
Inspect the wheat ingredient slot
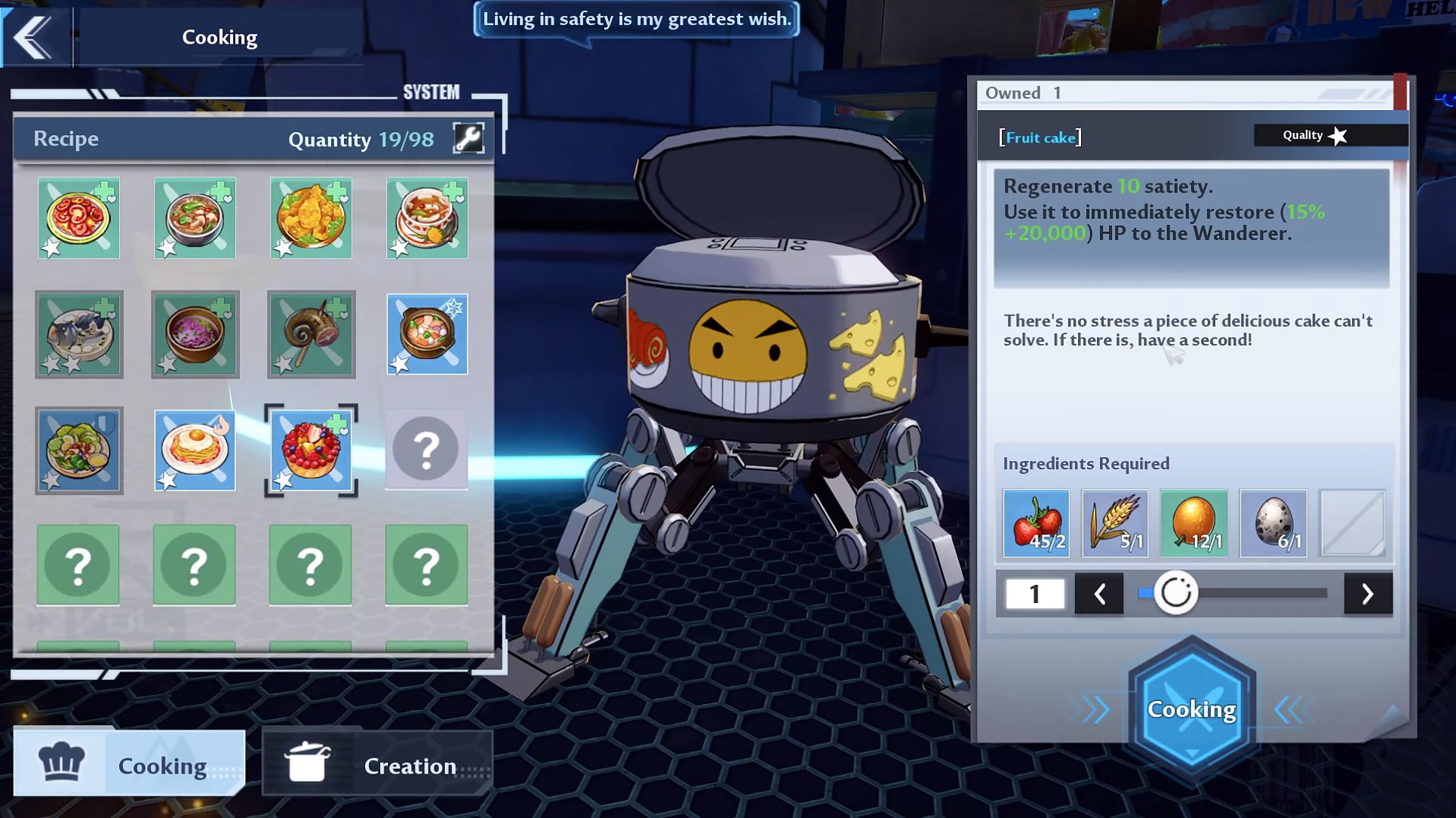click(x=1115, y=523)
